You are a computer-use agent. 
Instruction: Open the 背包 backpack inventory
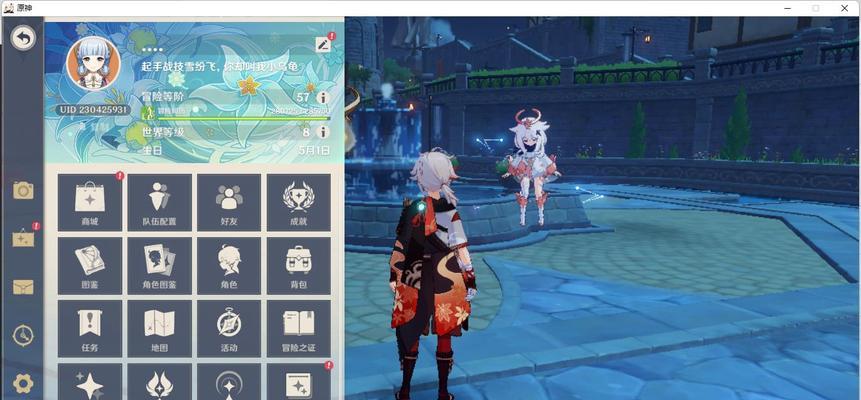tap(298, 266)
